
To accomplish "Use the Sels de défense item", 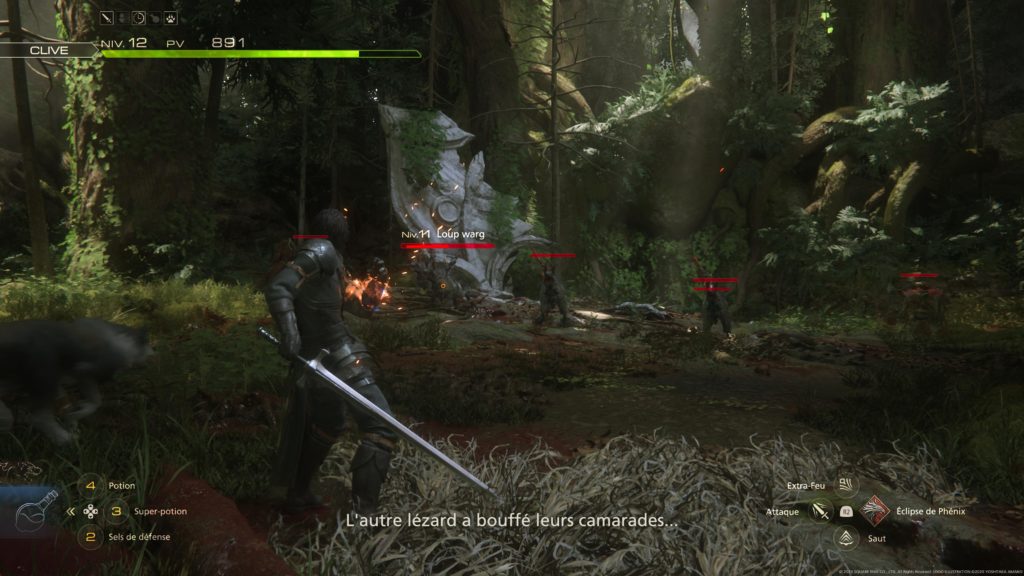I will coord(91,537).
